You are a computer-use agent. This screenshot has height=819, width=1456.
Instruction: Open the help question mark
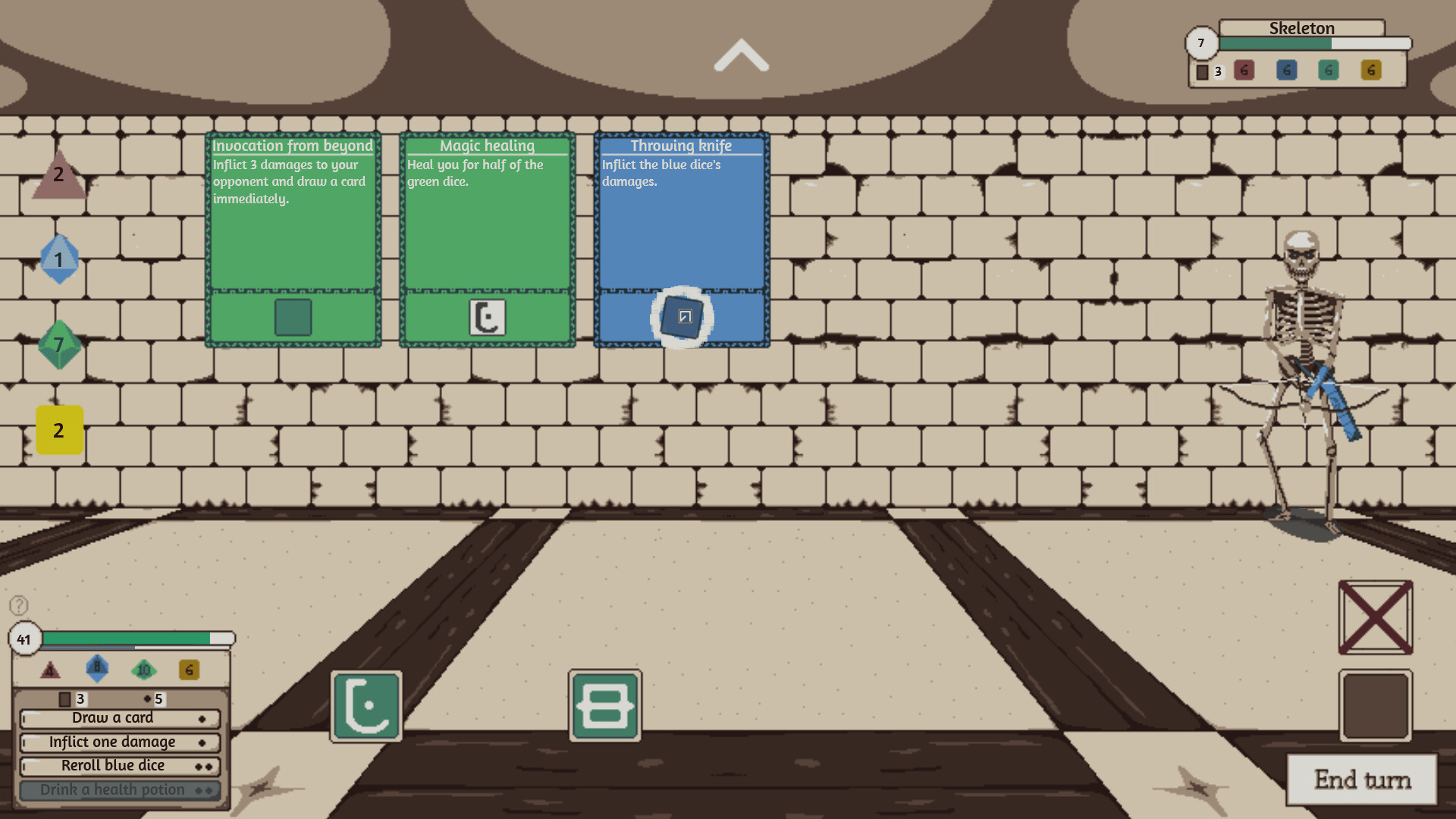tap(17, 607)
